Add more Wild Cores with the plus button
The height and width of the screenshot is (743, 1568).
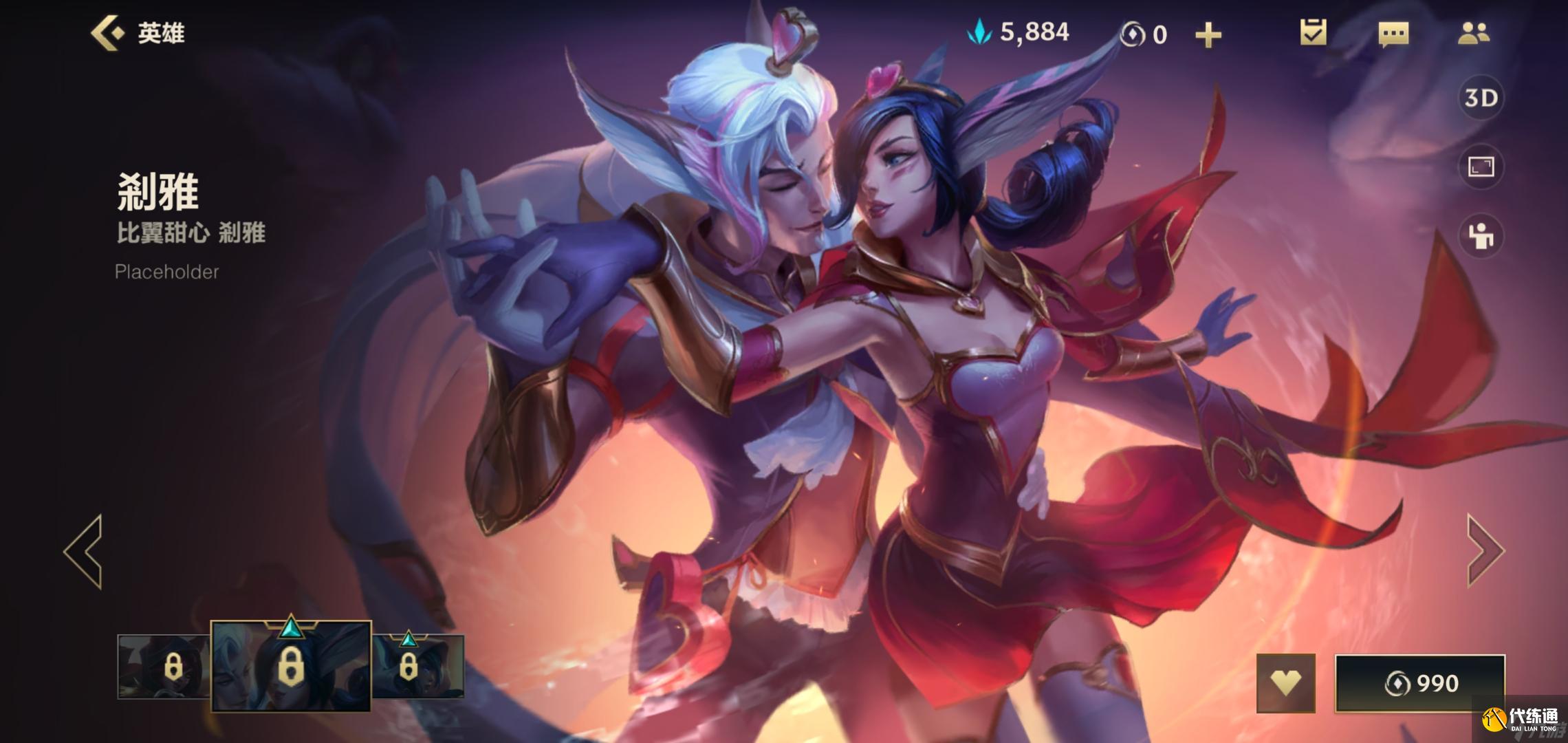click(1208, 34)
